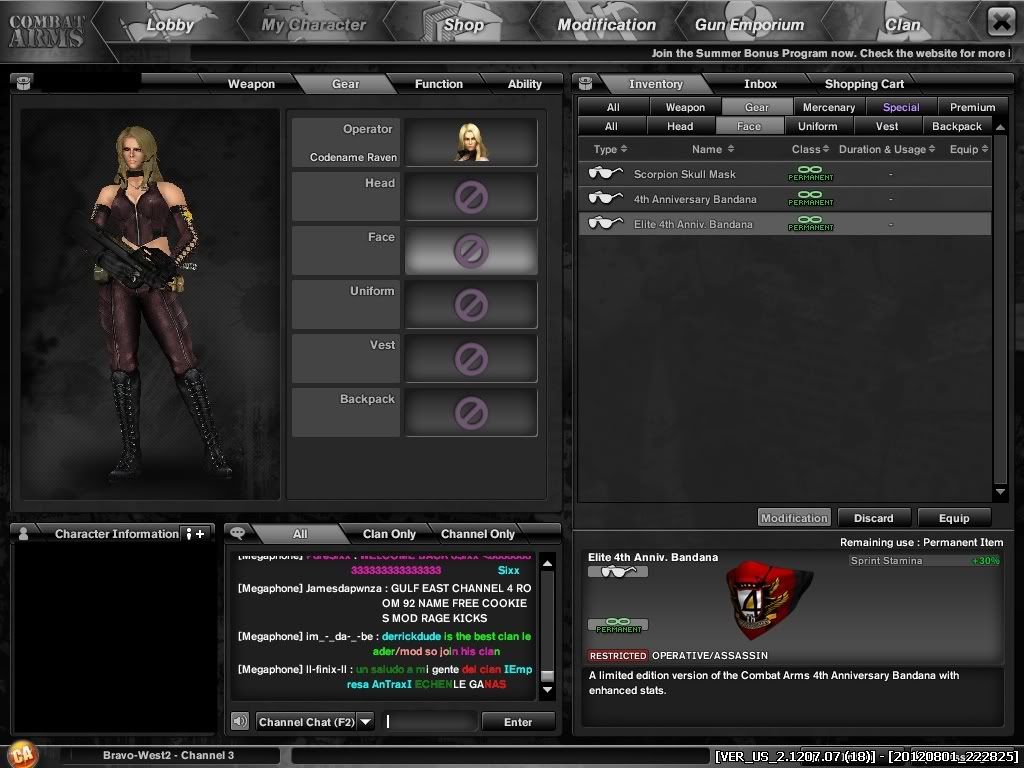Send chat with the Enter button

(x=518, y=722)
